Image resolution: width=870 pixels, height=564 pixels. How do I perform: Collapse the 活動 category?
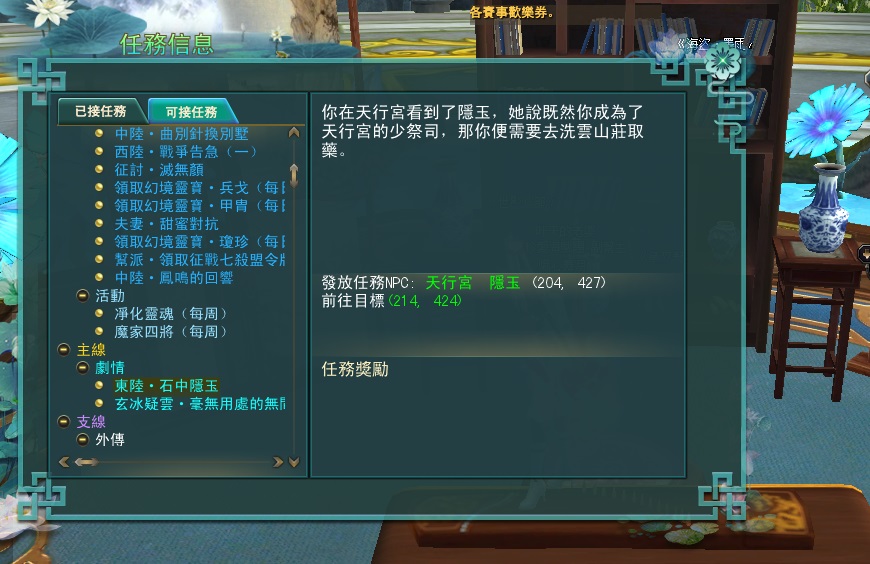[84, 296]
